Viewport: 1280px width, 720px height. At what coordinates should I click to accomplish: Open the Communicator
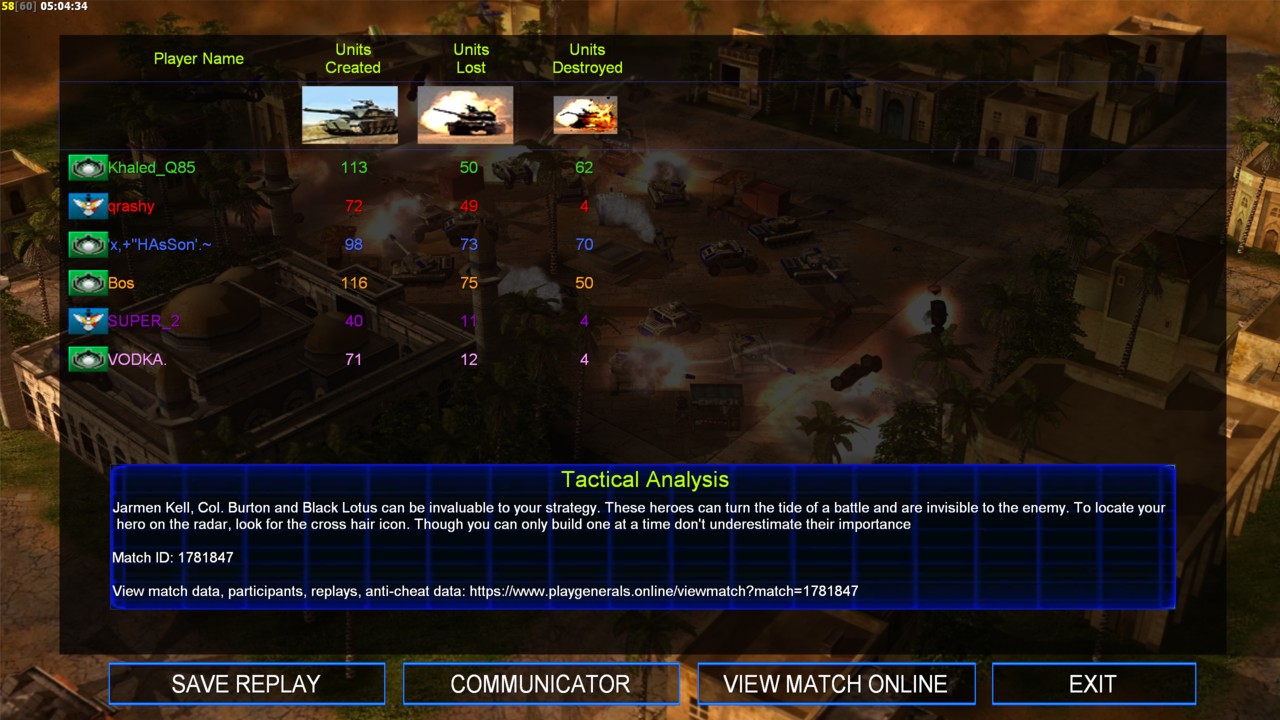point(540,684)
